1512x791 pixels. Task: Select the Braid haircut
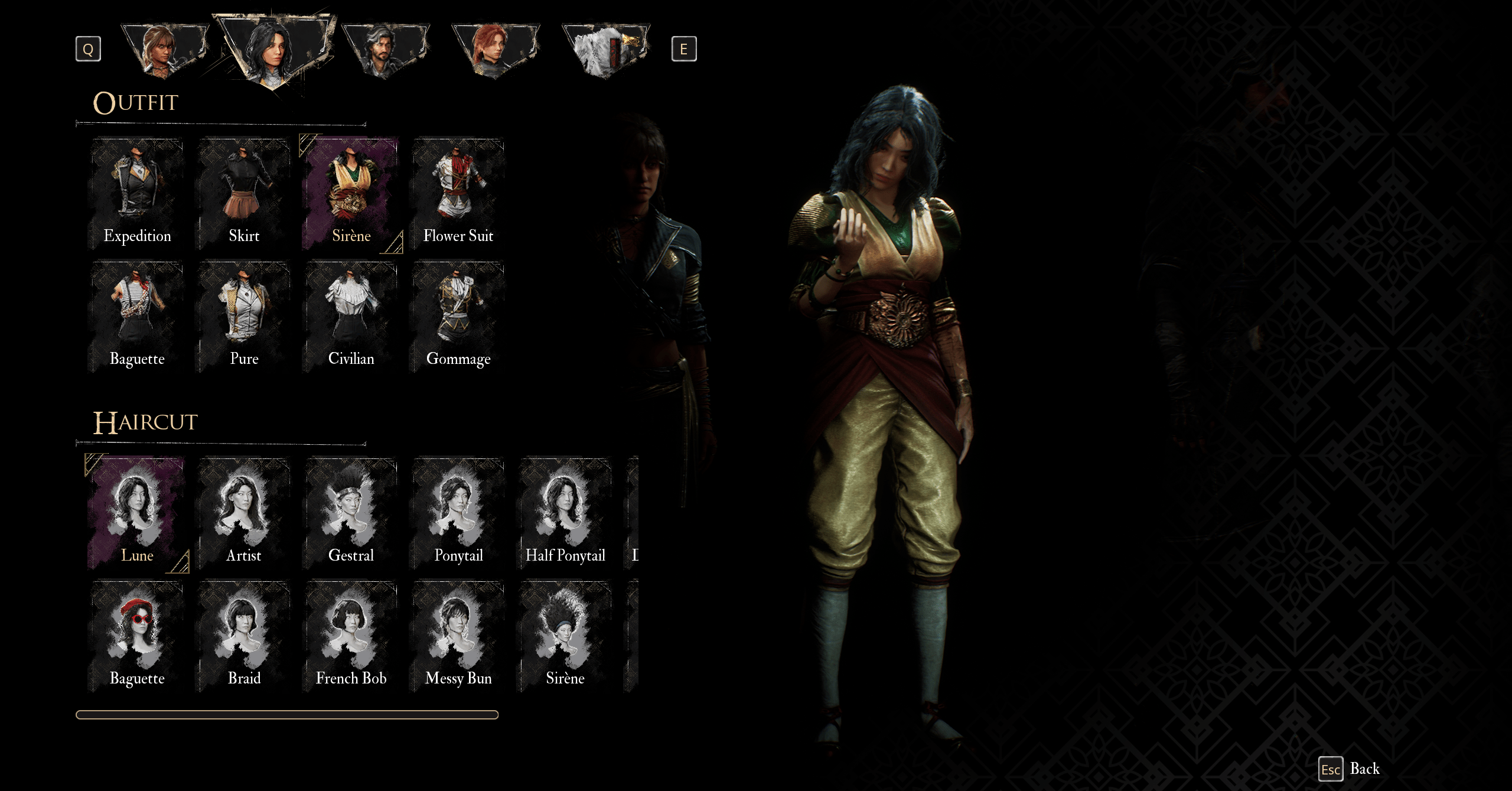[x=244, y=636]
